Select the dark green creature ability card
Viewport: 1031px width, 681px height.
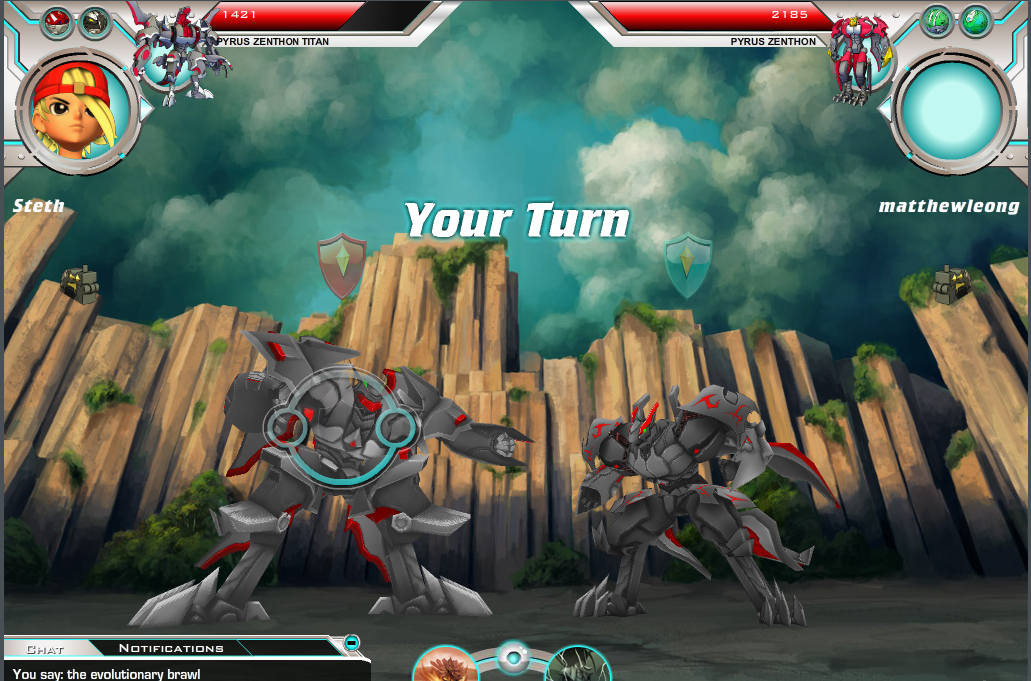coord(577,665)
